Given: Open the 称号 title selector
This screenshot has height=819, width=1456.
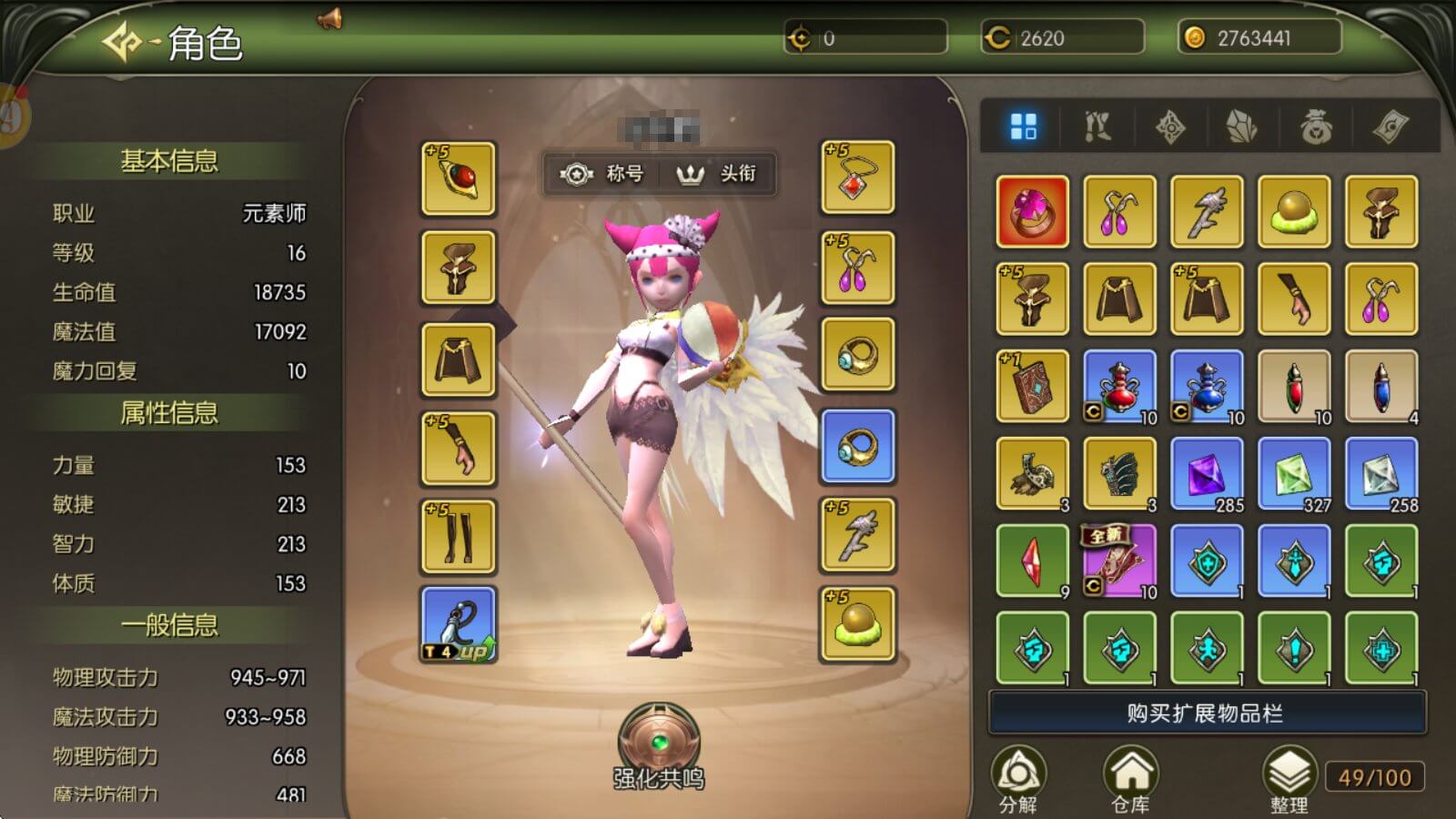Looking at the screenshot, I should pos(602,173).
